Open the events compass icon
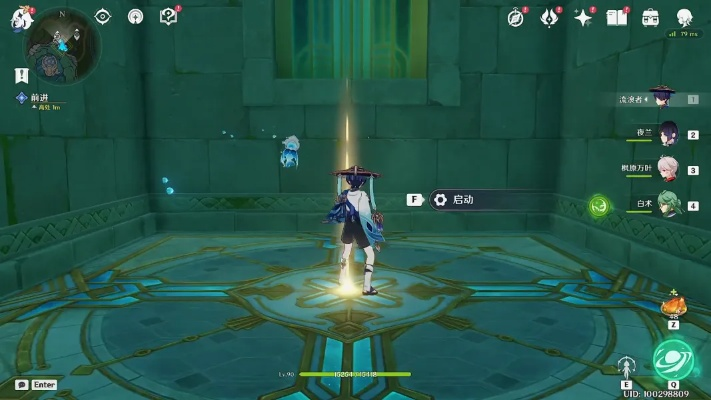Image resolution: width=711 pixels, height=400 pixels. [516, 17]
